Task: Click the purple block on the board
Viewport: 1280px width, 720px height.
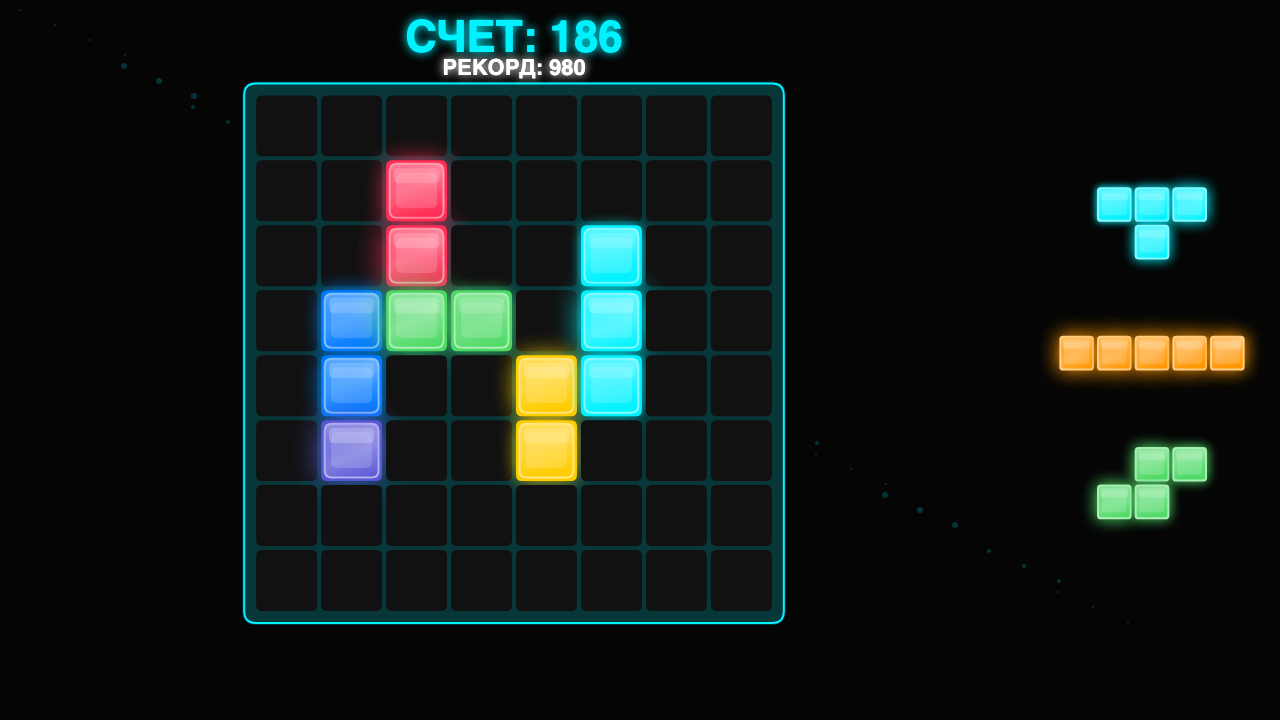Action: coord(352,450)
